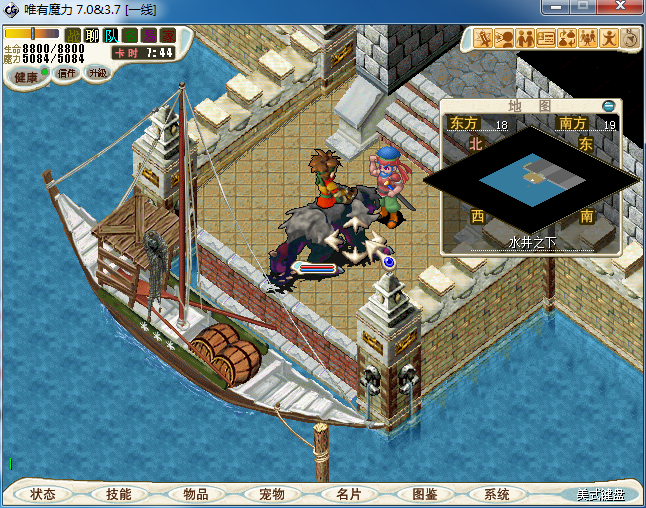Open the compass icon in the action bar

(632, 39)
